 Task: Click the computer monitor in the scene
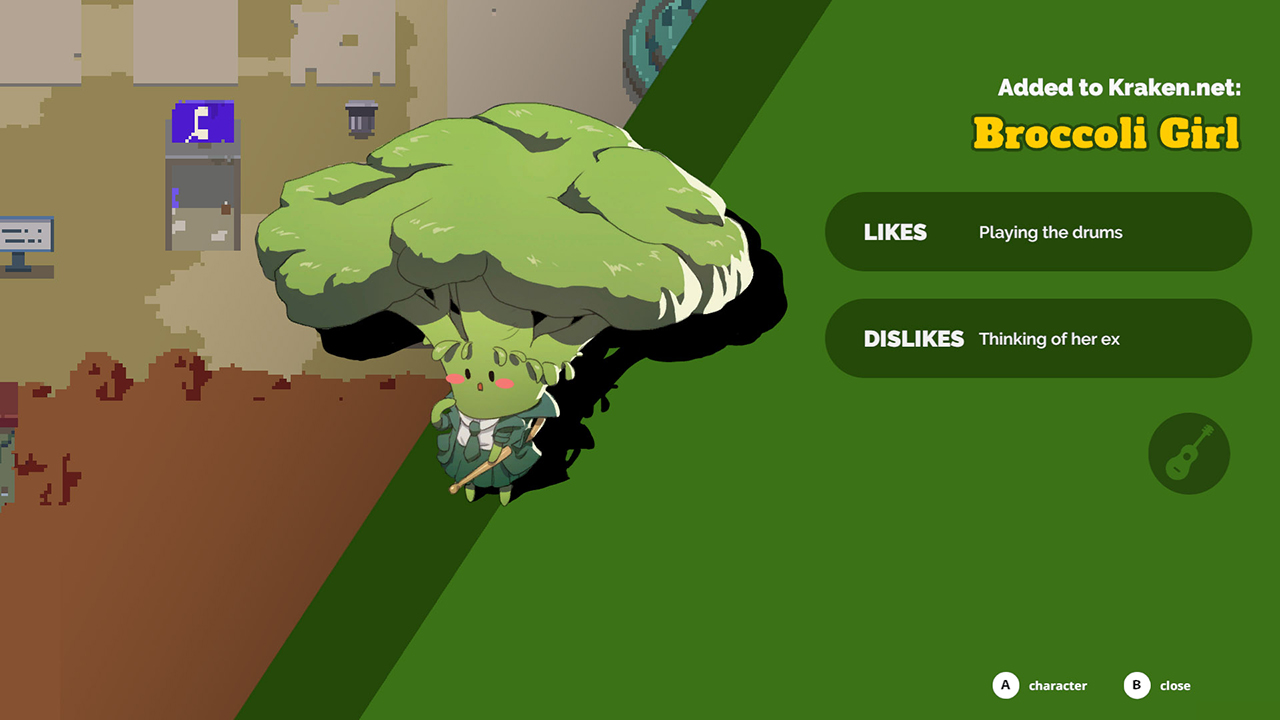click(x=25, y=232)
